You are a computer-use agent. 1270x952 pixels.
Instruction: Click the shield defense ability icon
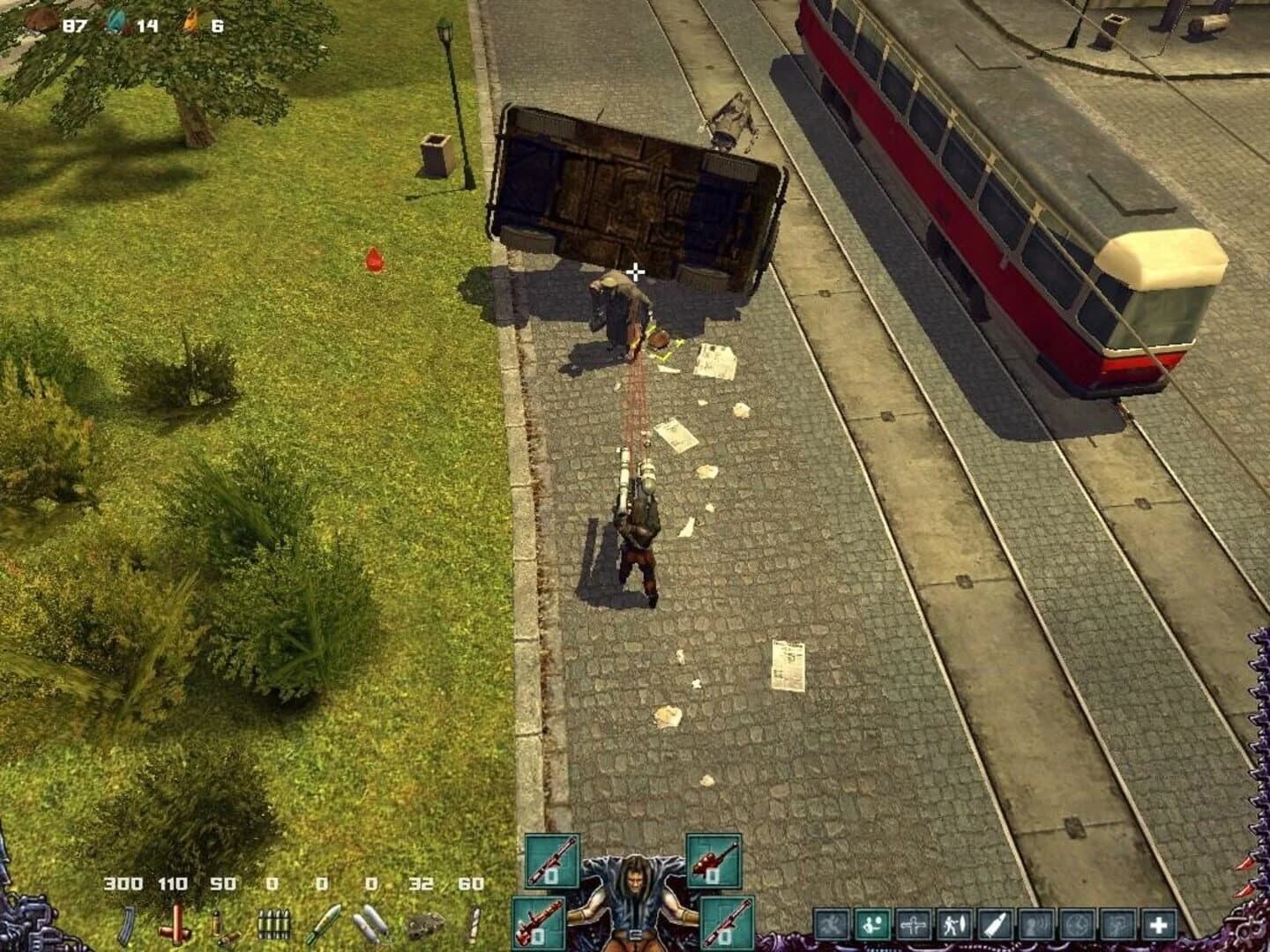(954, 926)
